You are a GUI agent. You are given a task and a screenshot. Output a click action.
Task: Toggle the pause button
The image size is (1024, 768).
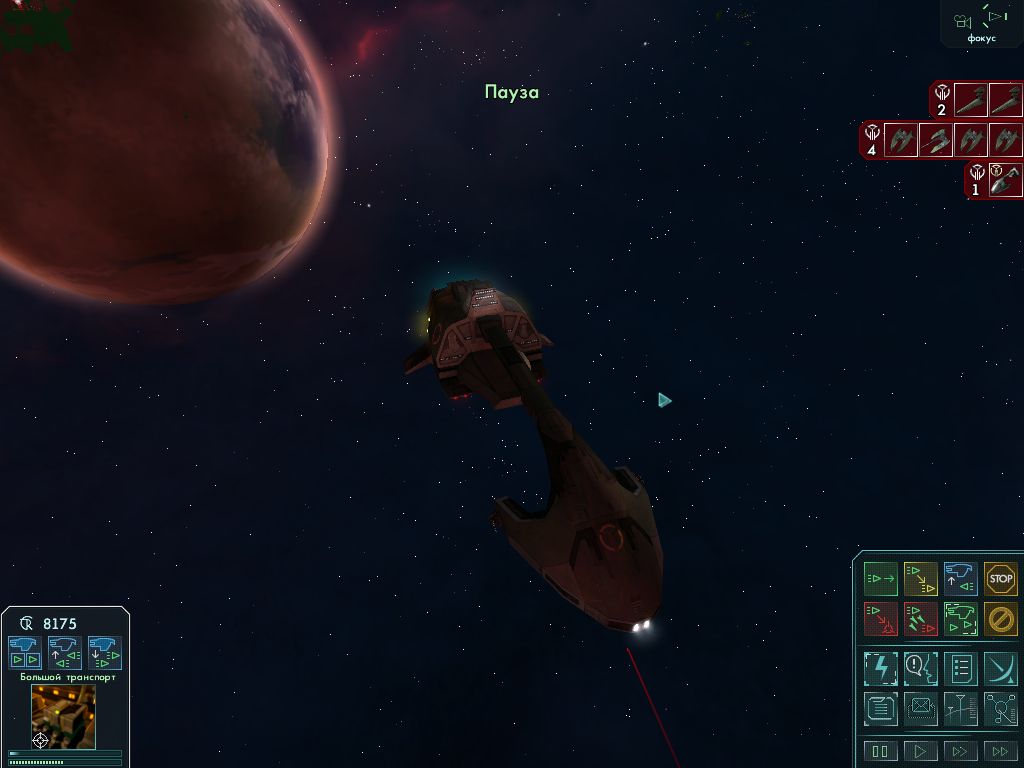coord(881,751)
